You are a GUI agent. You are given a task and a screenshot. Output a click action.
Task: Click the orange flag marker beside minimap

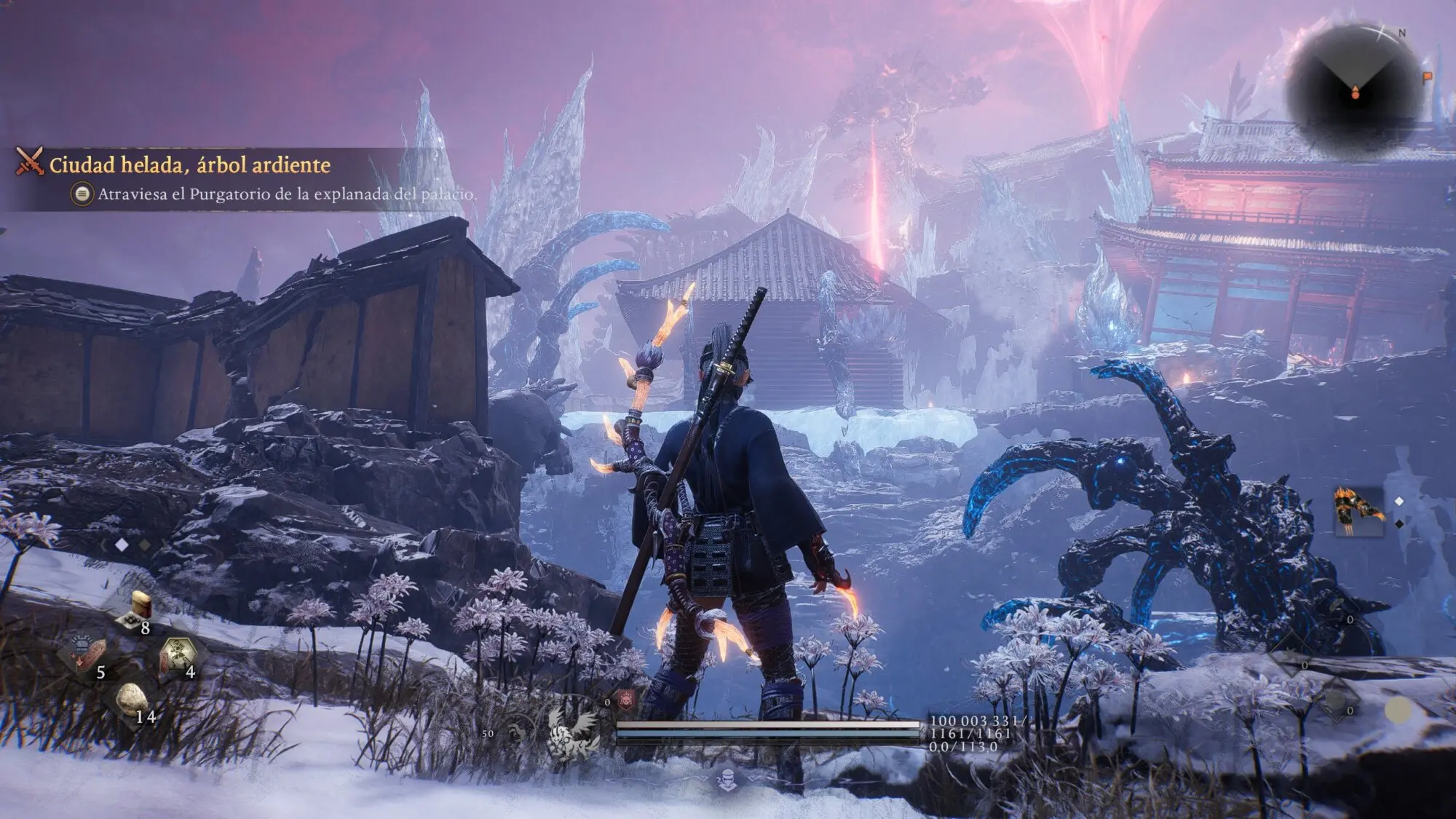point(1427,76)
